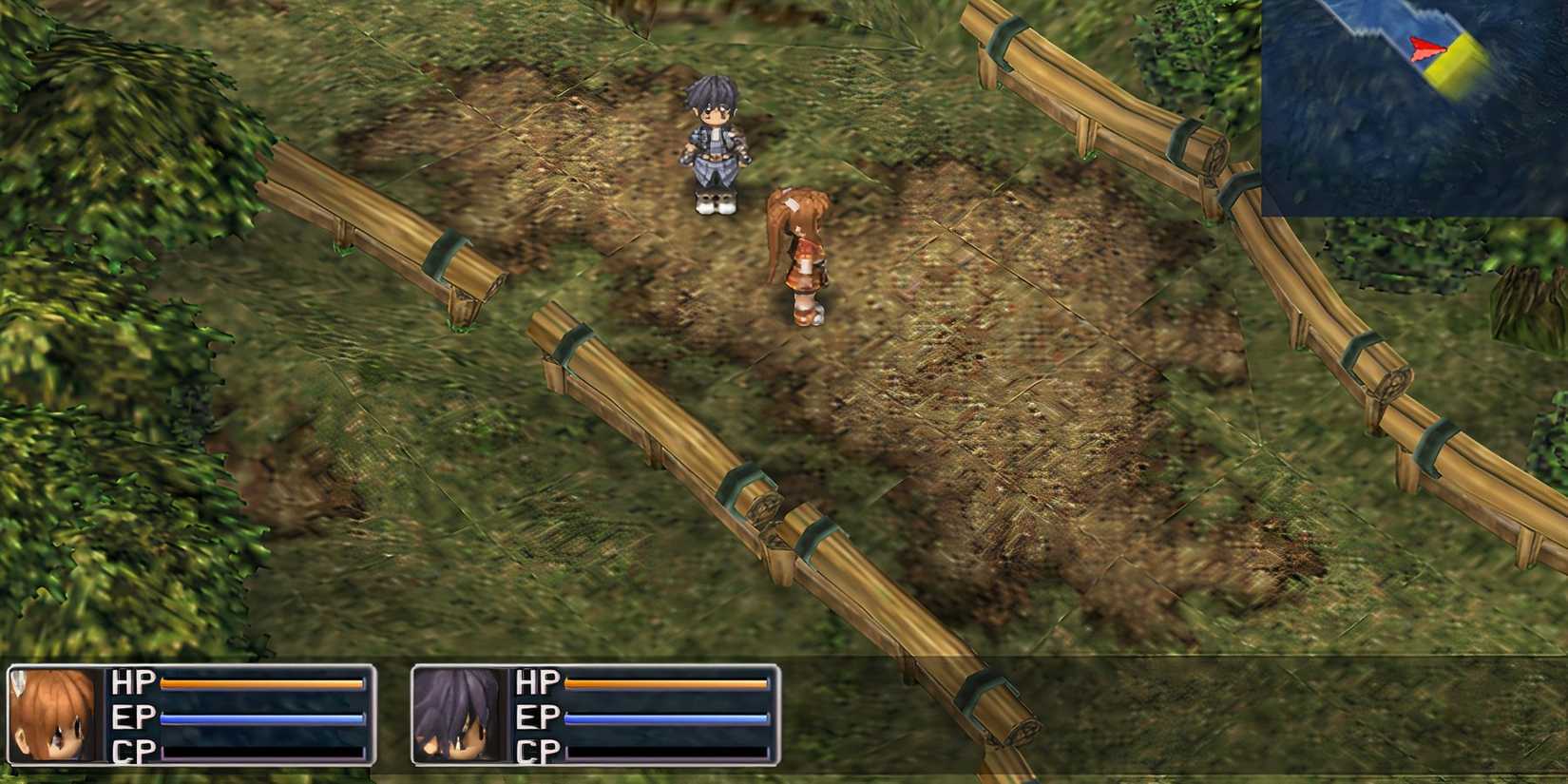The height and width of the screenshot is (784, 1568).
Task: Click the HP label in Joshua's status panel
Action: click(x=535, y=683)
